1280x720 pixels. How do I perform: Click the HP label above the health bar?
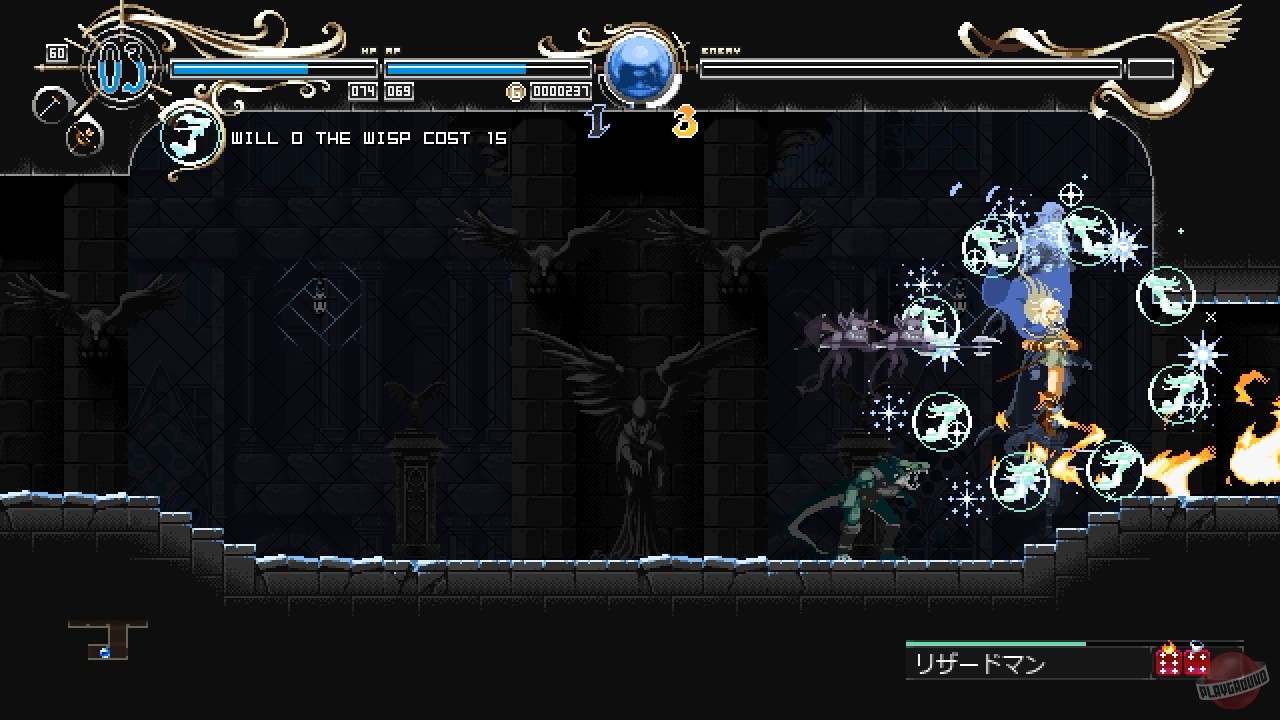(367, 51)
